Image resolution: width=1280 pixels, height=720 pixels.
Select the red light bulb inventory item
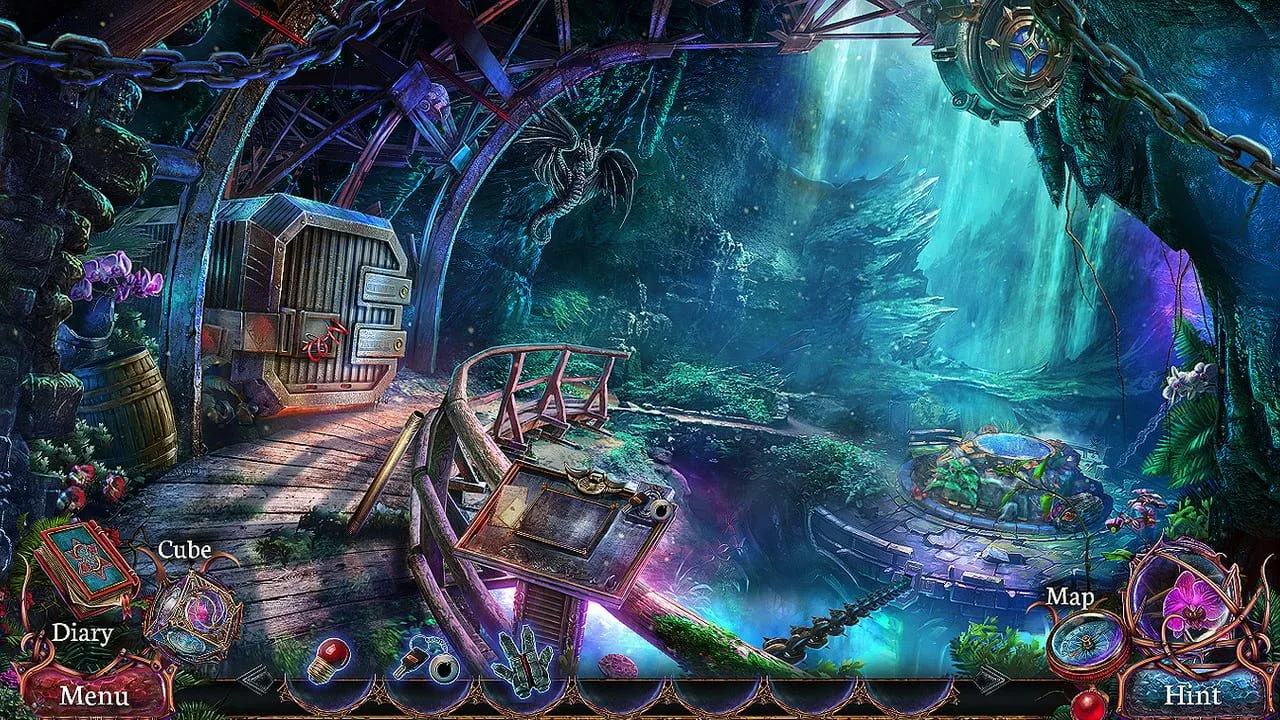(x=328, y=660)
